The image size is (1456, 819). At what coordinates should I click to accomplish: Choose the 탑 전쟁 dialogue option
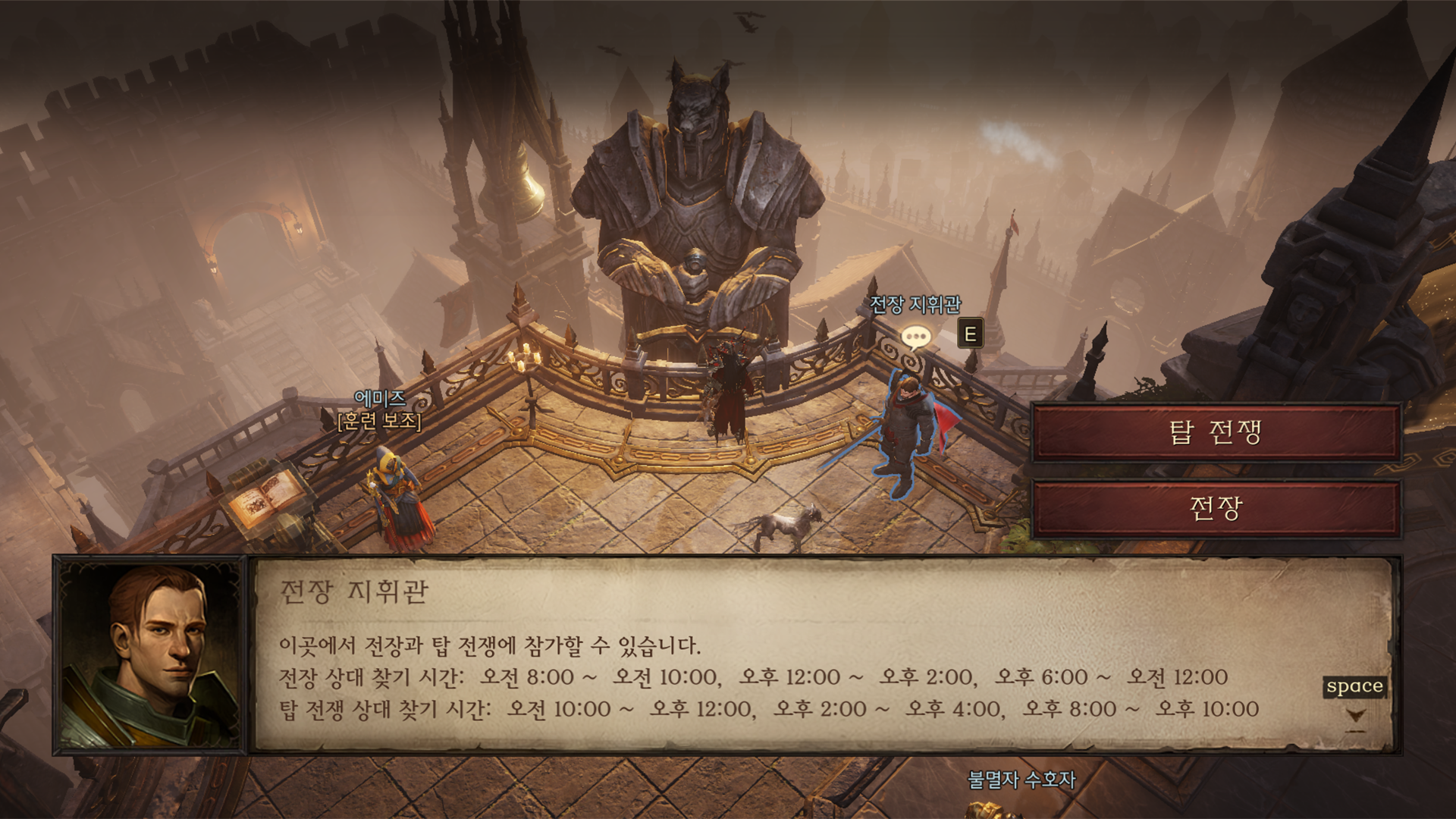(x=1216, y=432)
